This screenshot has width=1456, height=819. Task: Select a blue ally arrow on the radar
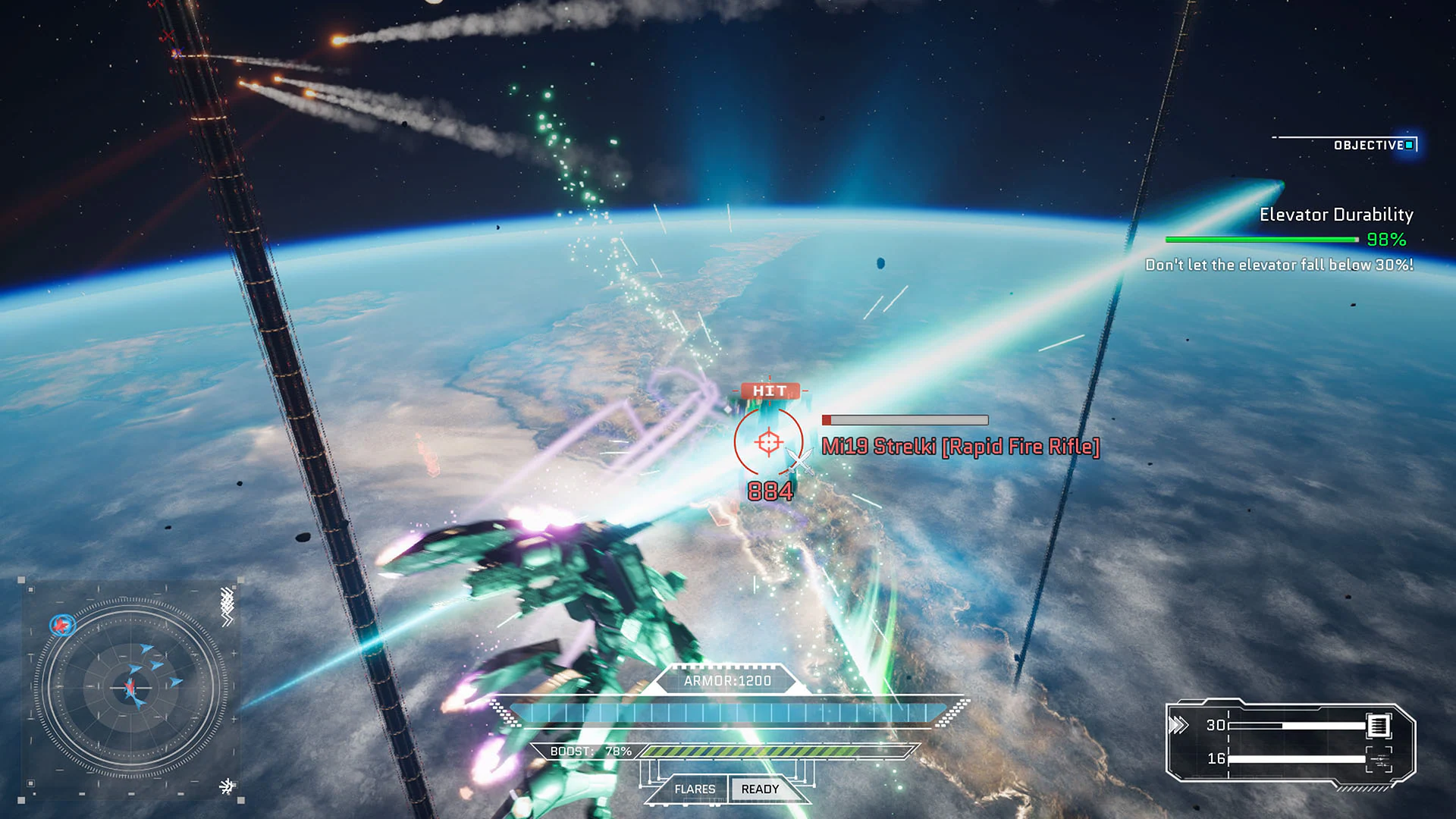(x=146, y=648)
